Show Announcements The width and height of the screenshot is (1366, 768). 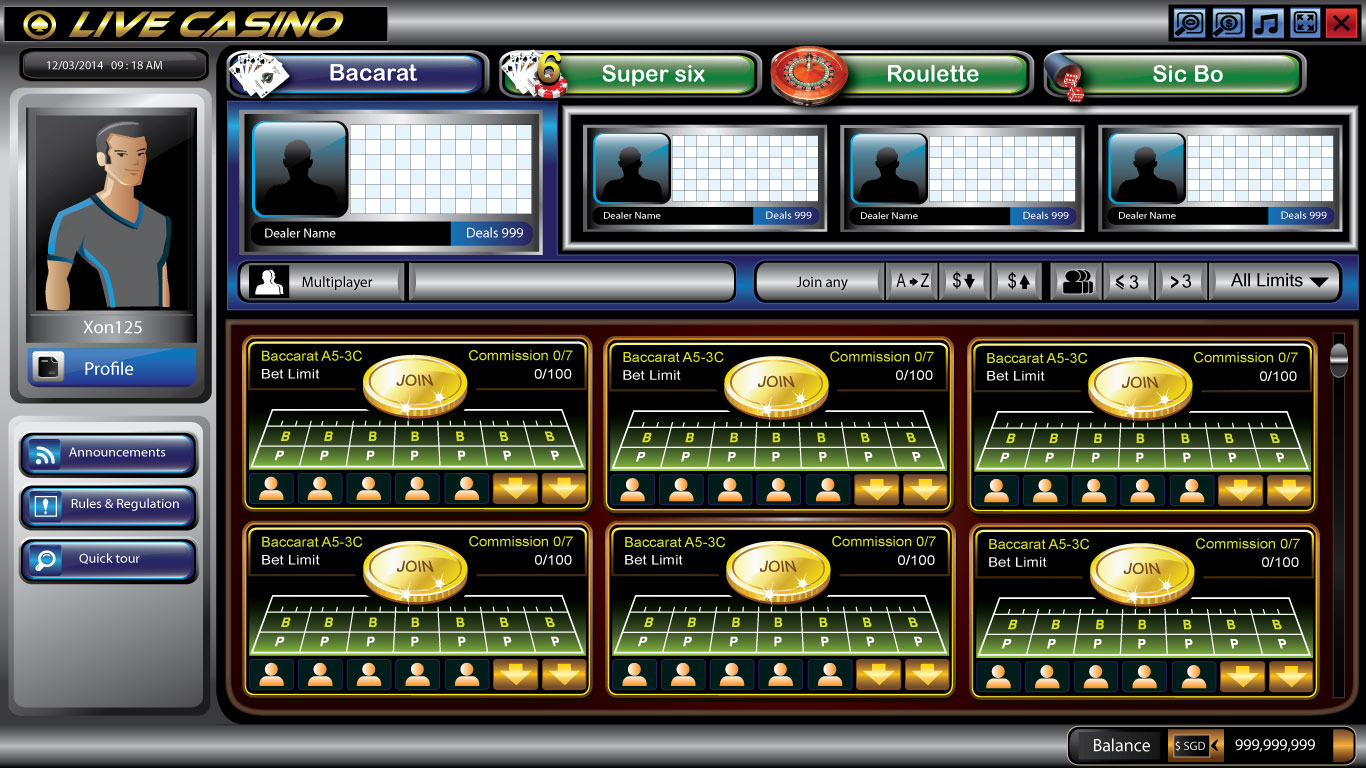tap(108, 453)
